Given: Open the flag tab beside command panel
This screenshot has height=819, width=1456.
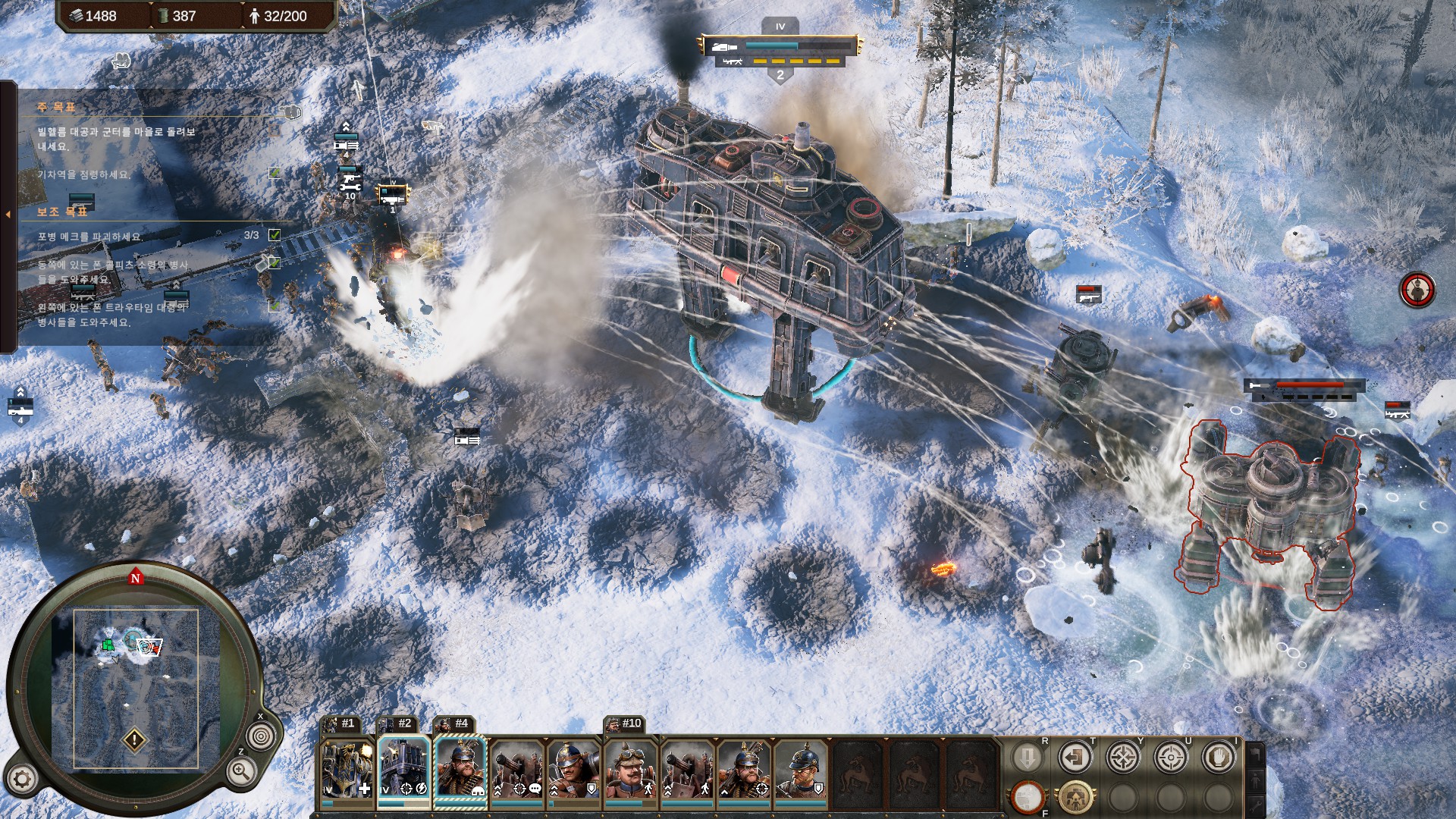Looking at the screenshot, I should point(1255,754).
